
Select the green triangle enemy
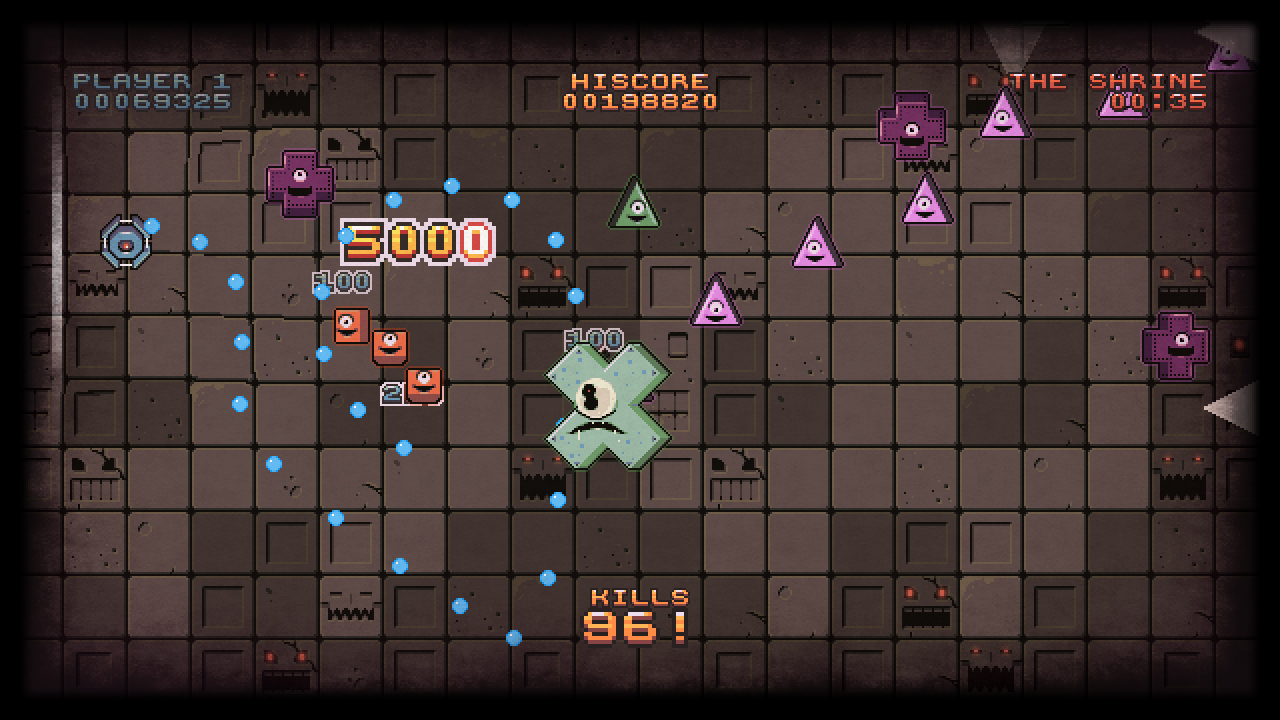(x=635, y=205)
